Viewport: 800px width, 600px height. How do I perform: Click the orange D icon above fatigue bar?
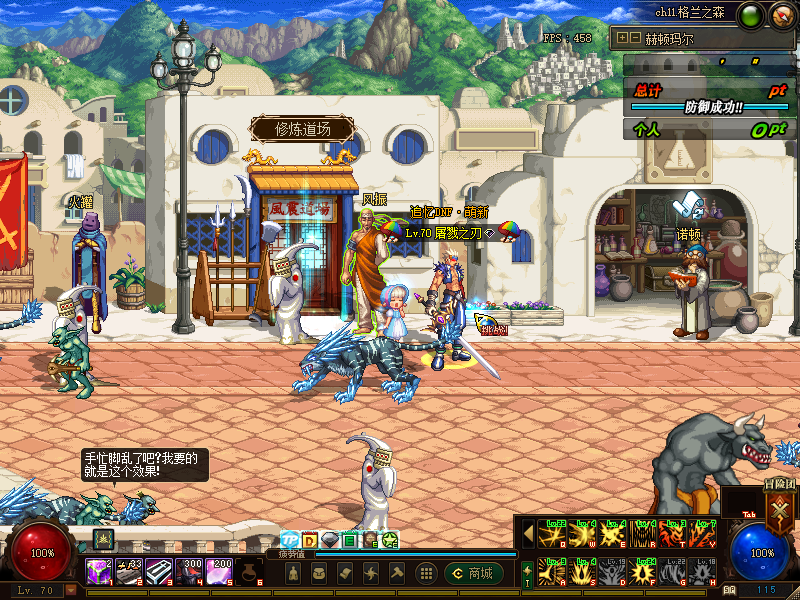pyautogui.click(x=310, y=540)
